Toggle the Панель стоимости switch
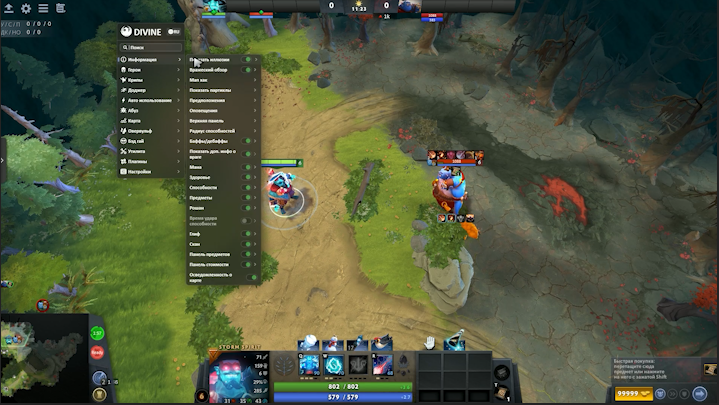The image size is (719, 405). tap(248, 264)
